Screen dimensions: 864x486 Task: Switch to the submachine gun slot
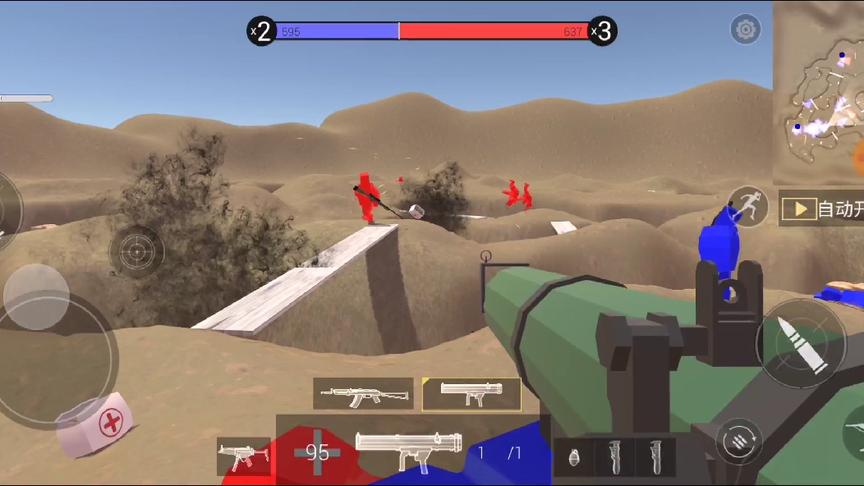pos(243,456)
